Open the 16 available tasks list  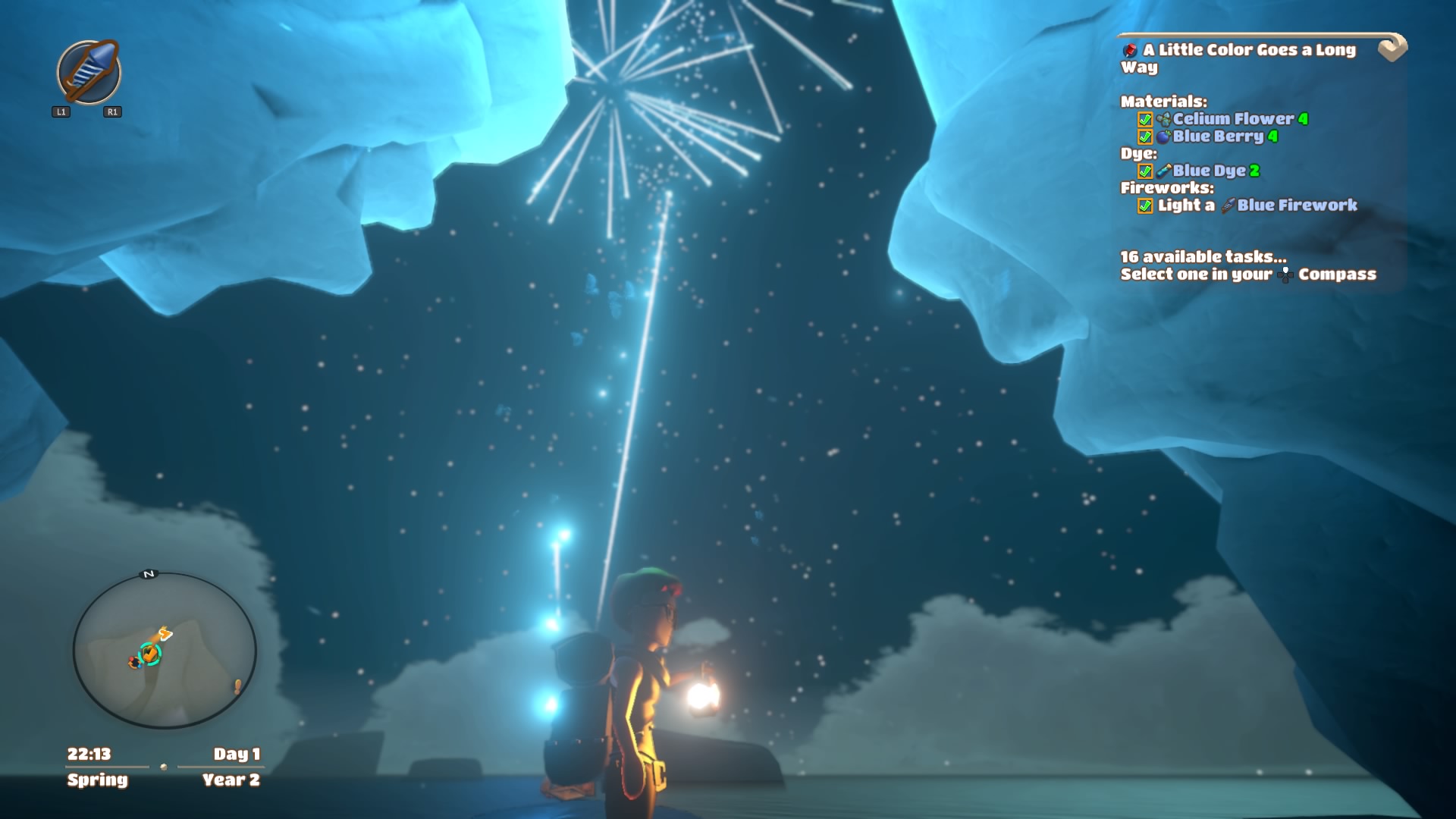click(1203, 257)
